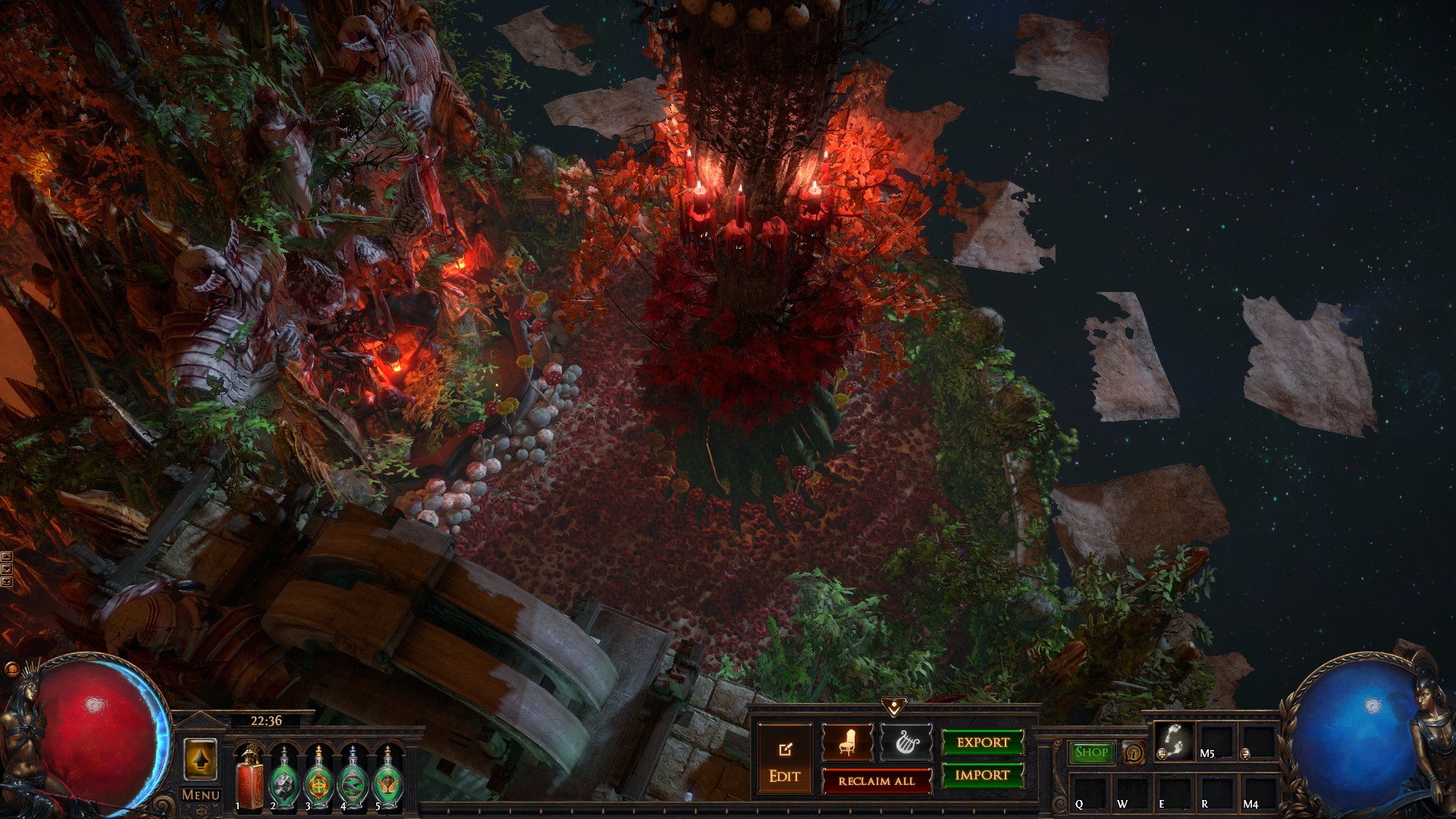
Task: Select the chair decorations button
Action: point(847,742)
